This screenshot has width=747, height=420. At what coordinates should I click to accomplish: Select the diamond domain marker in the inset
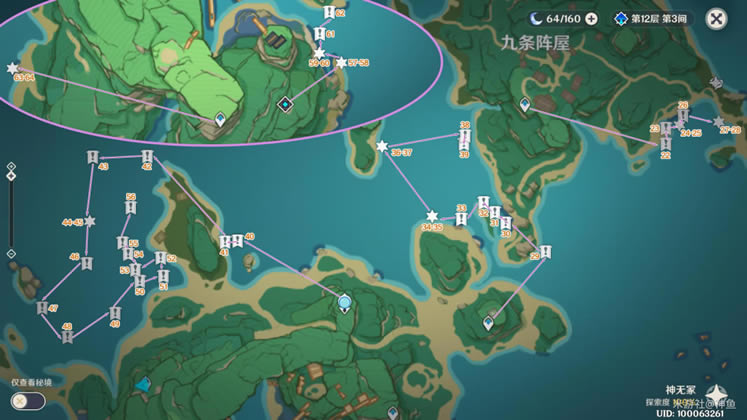[285, 104]
